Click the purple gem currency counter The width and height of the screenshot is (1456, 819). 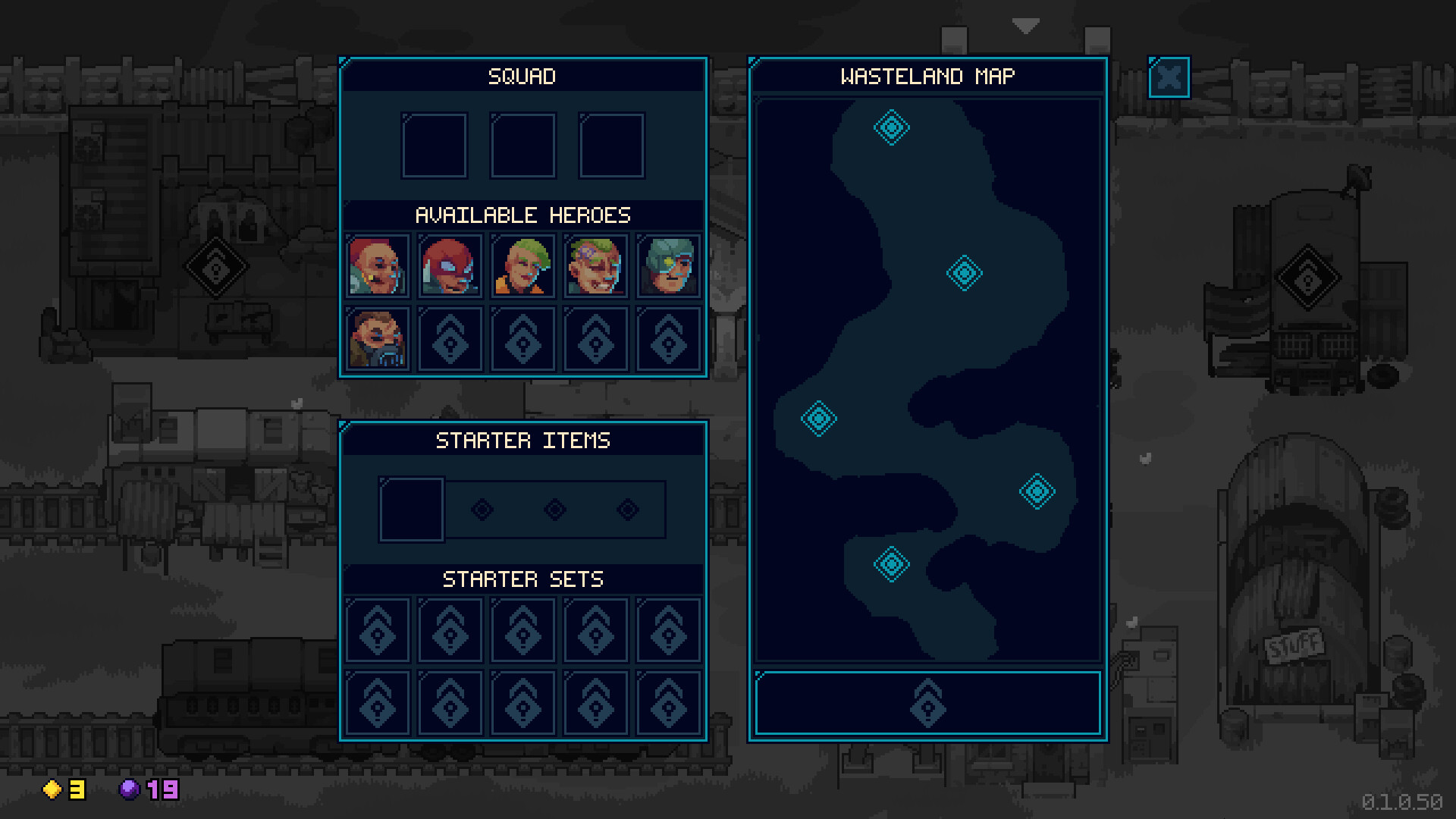[148, 791]
